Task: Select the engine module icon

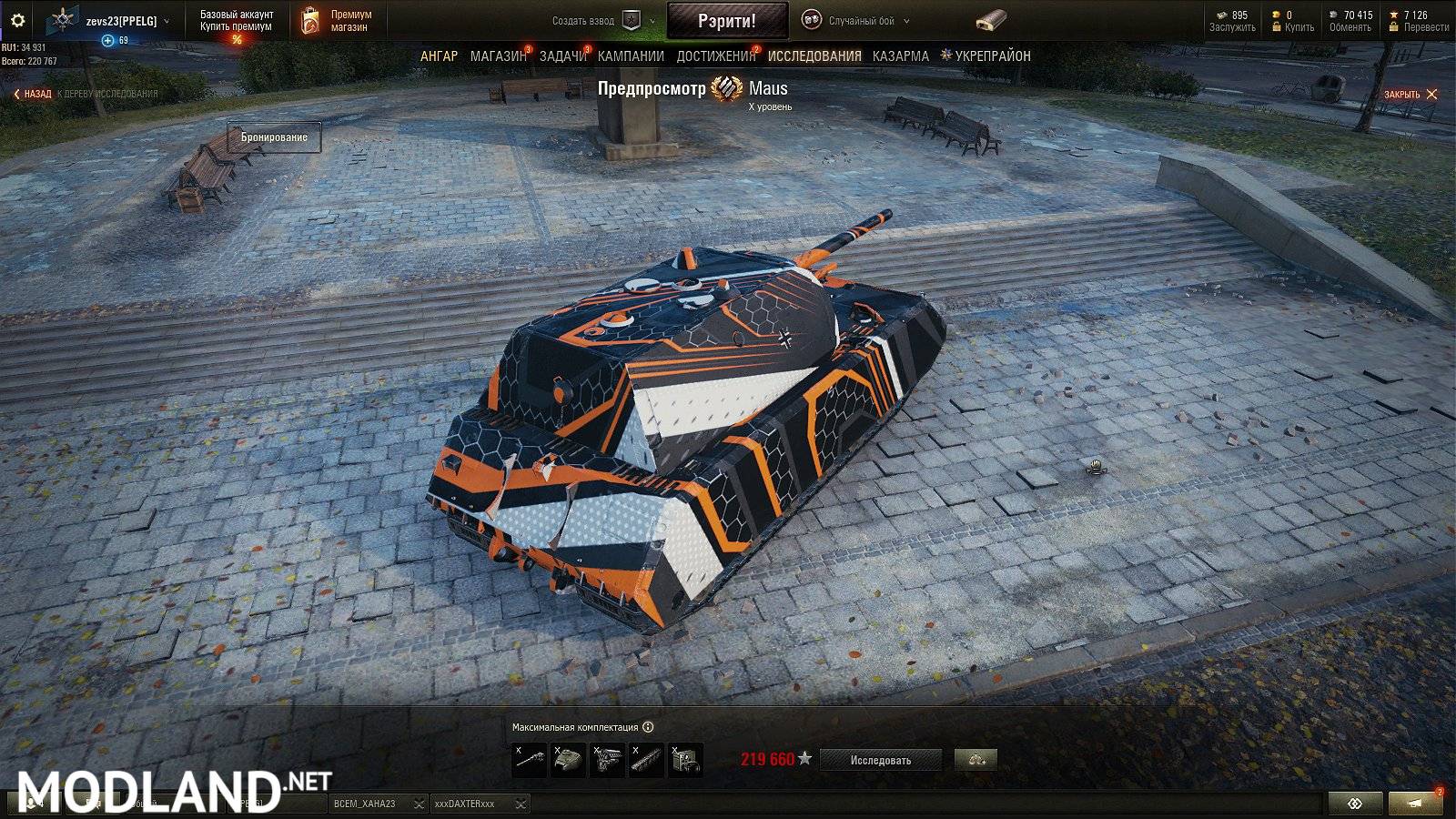Action: pos(608,758)
